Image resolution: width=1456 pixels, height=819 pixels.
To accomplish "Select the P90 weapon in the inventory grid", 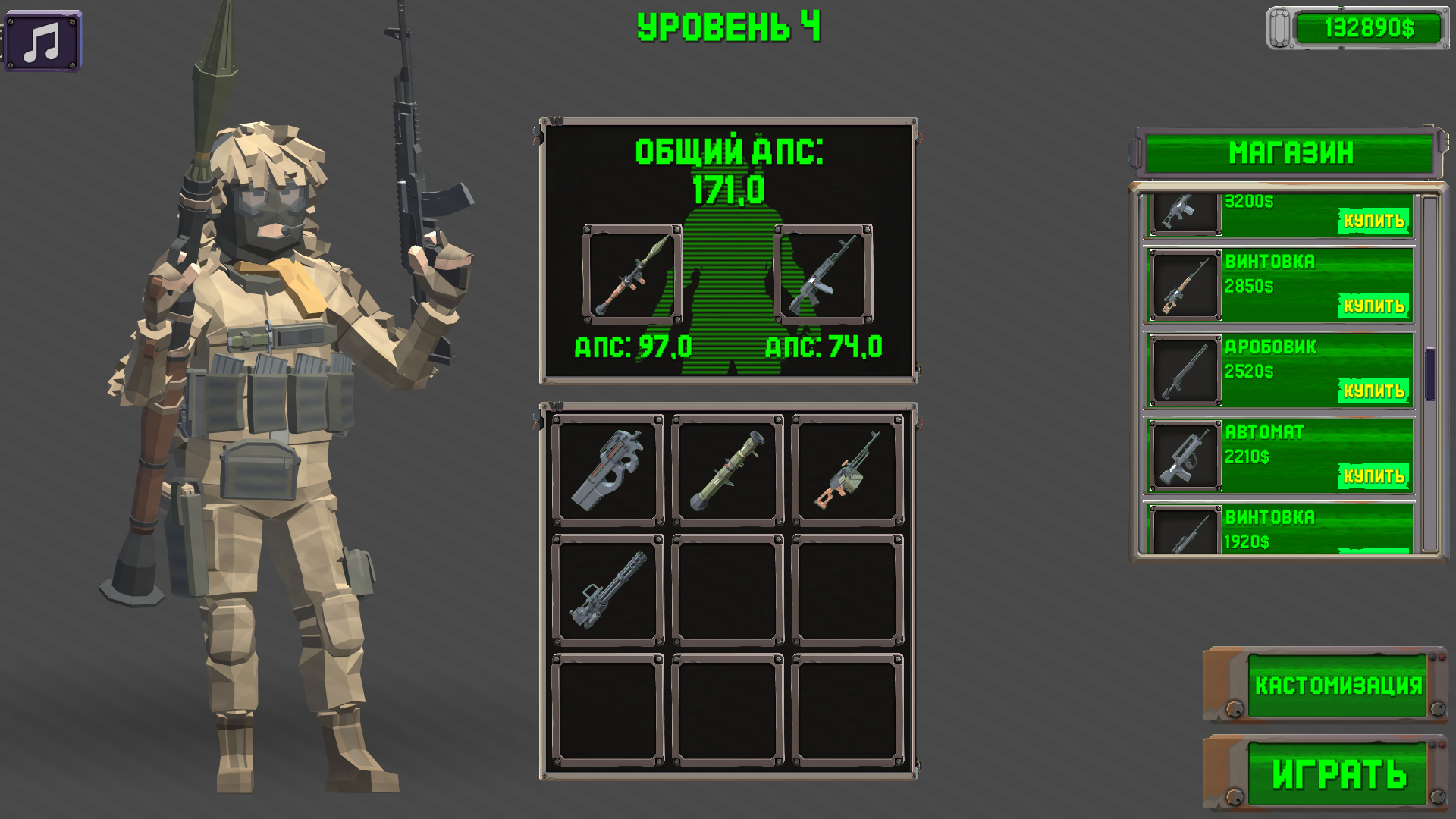I will point(607,470).
